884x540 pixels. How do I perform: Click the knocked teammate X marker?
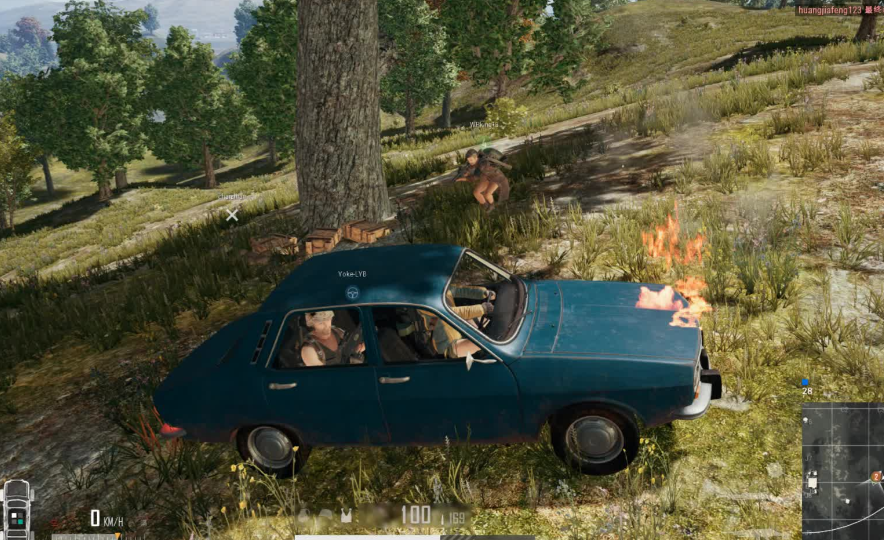pos(232,214)
